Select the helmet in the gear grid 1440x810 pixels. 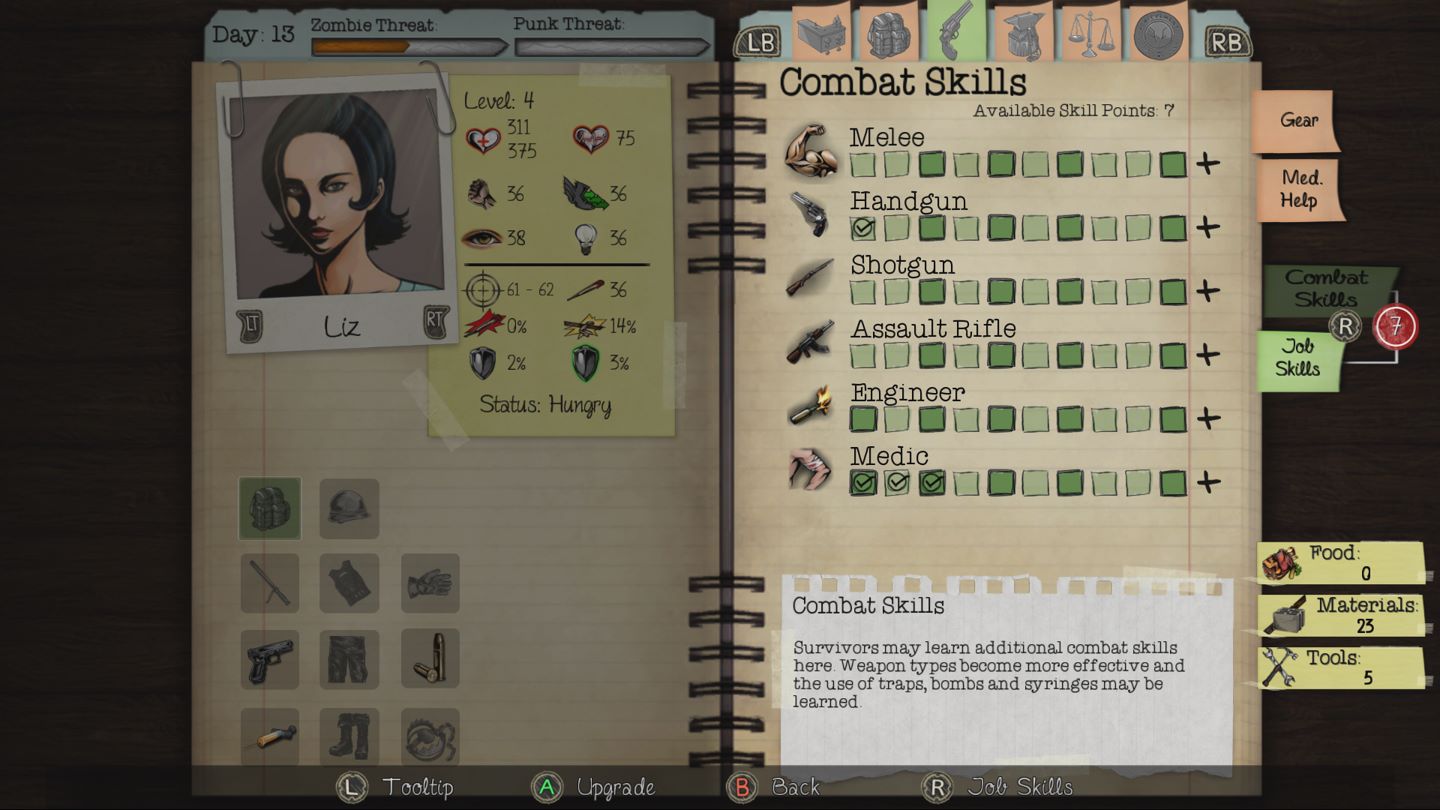click(x=349, y=510)
